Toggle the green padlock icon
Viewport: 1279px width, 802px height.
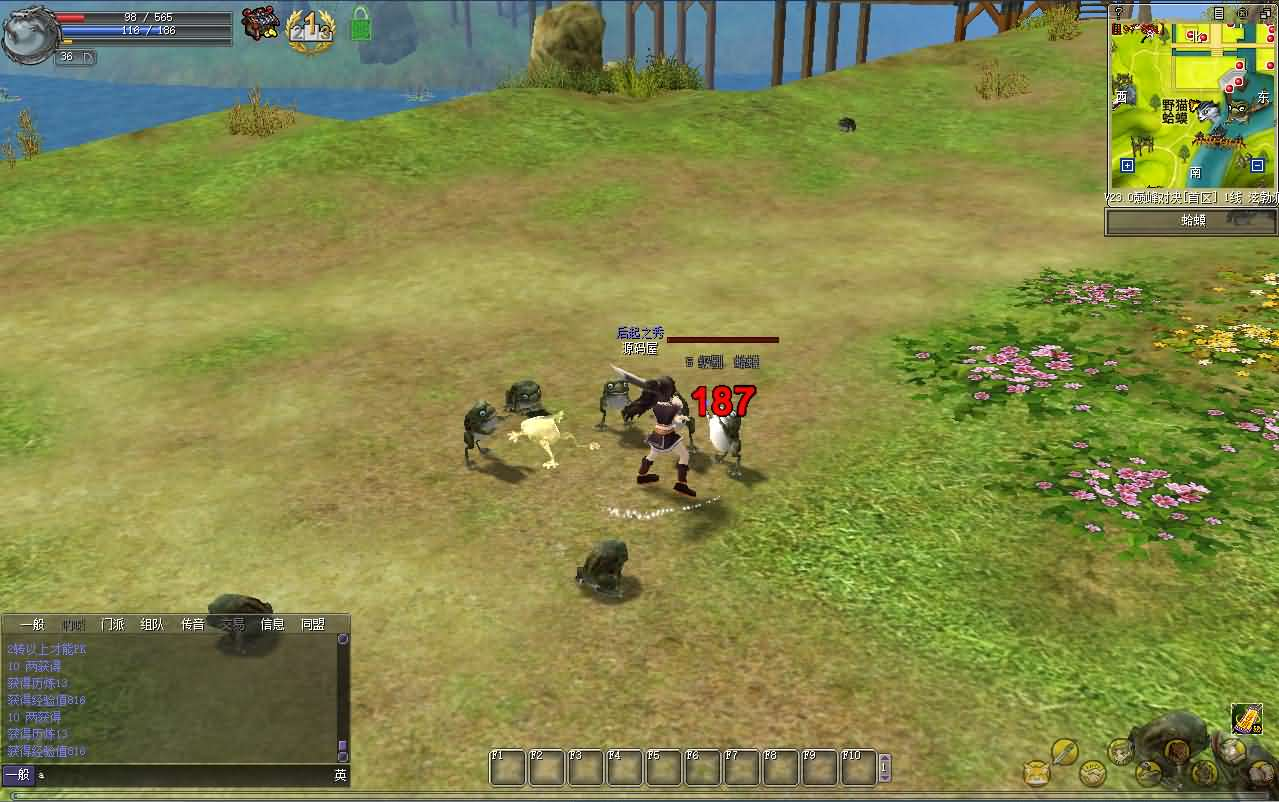point(360,24)
